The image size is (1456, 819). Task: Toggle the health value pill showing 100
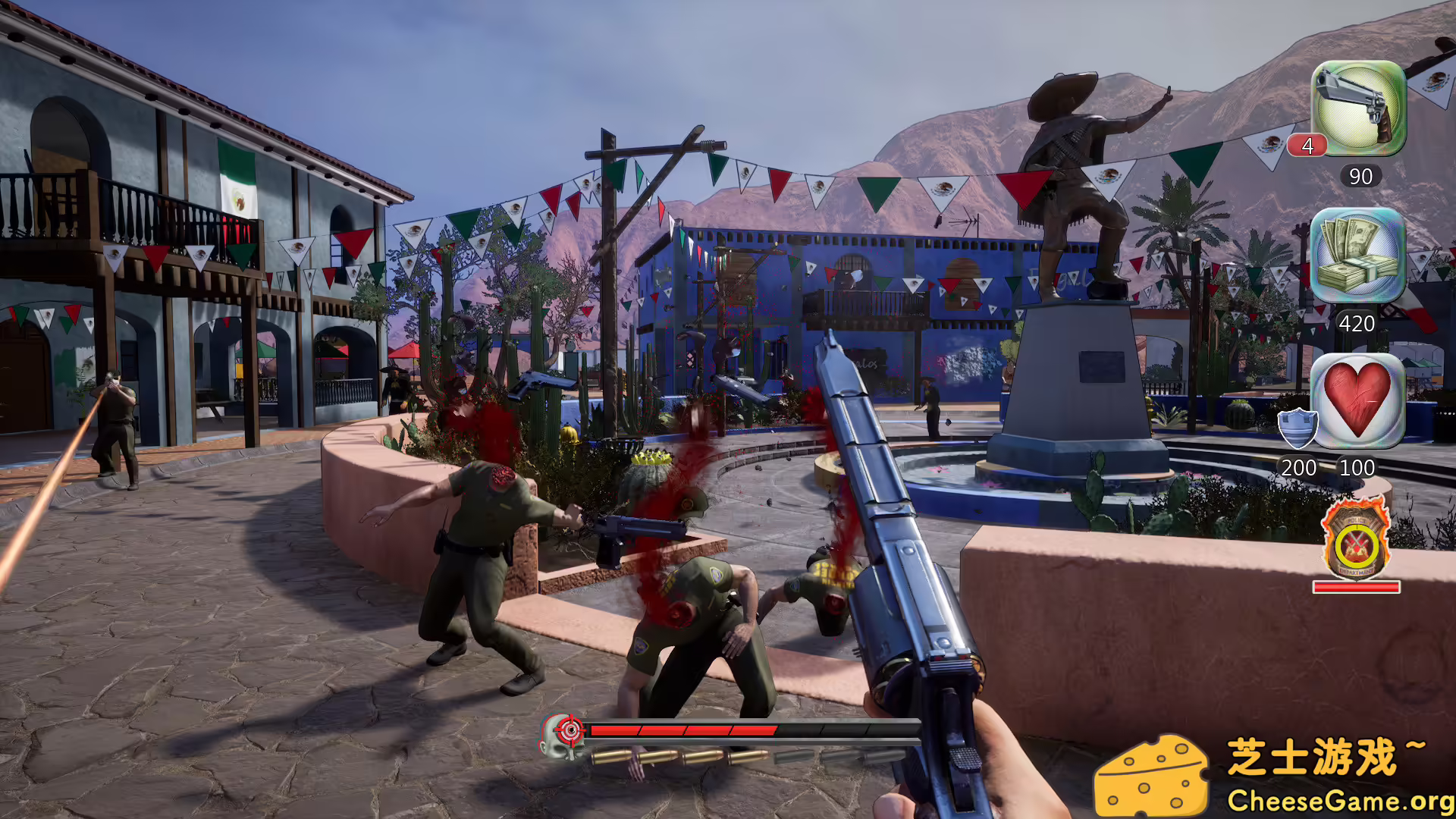pyautogui.click(x=1360, y=469)
